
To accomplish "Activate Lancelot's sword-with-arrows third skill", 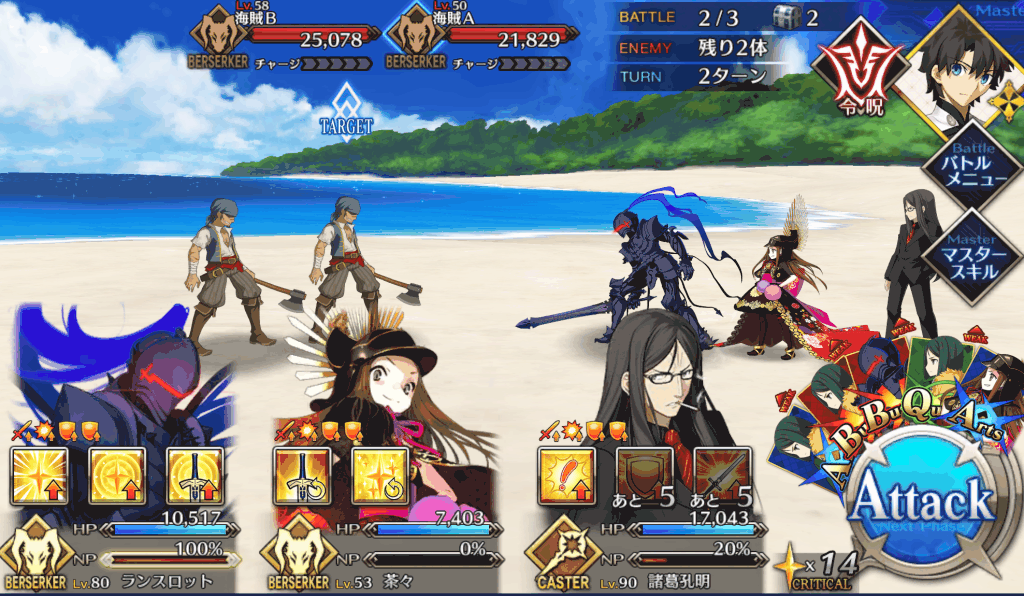I will [195, 476].
